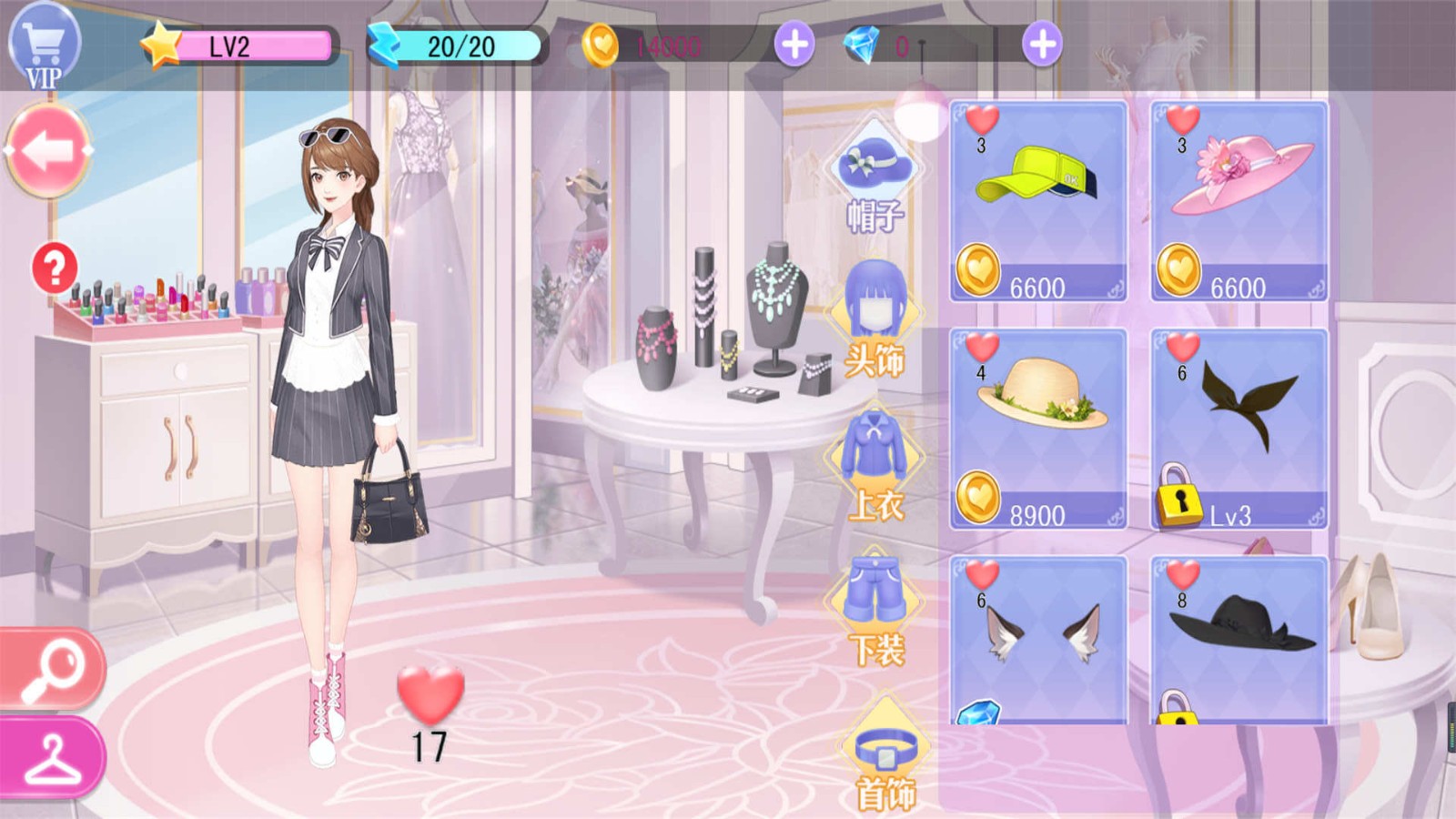The width and height of the screenshot is (1456, 819).
Task: Add more diamonds with plus button
Action: click(1041, 45)
